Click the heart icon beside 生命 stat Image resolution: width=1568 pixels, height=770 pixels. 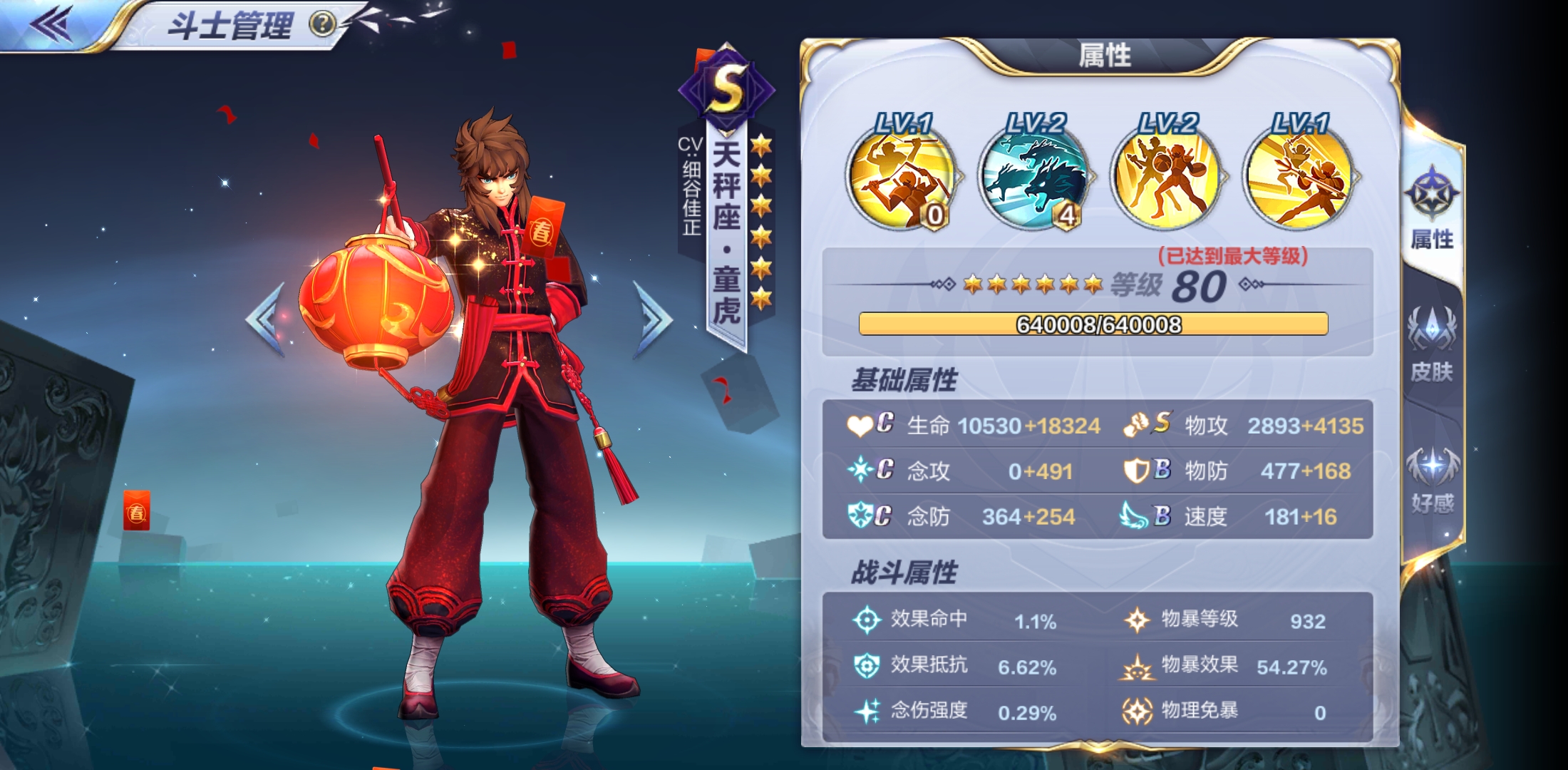click(x=860, y=425)
